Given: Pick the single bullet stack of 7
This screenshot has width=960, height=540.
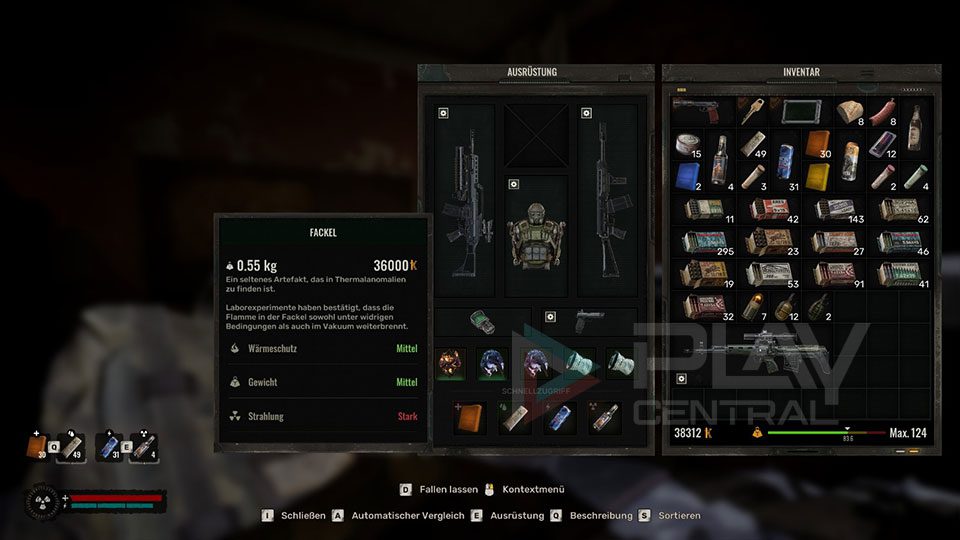Looking at the screenshot, I should click(x=753, y=306).
